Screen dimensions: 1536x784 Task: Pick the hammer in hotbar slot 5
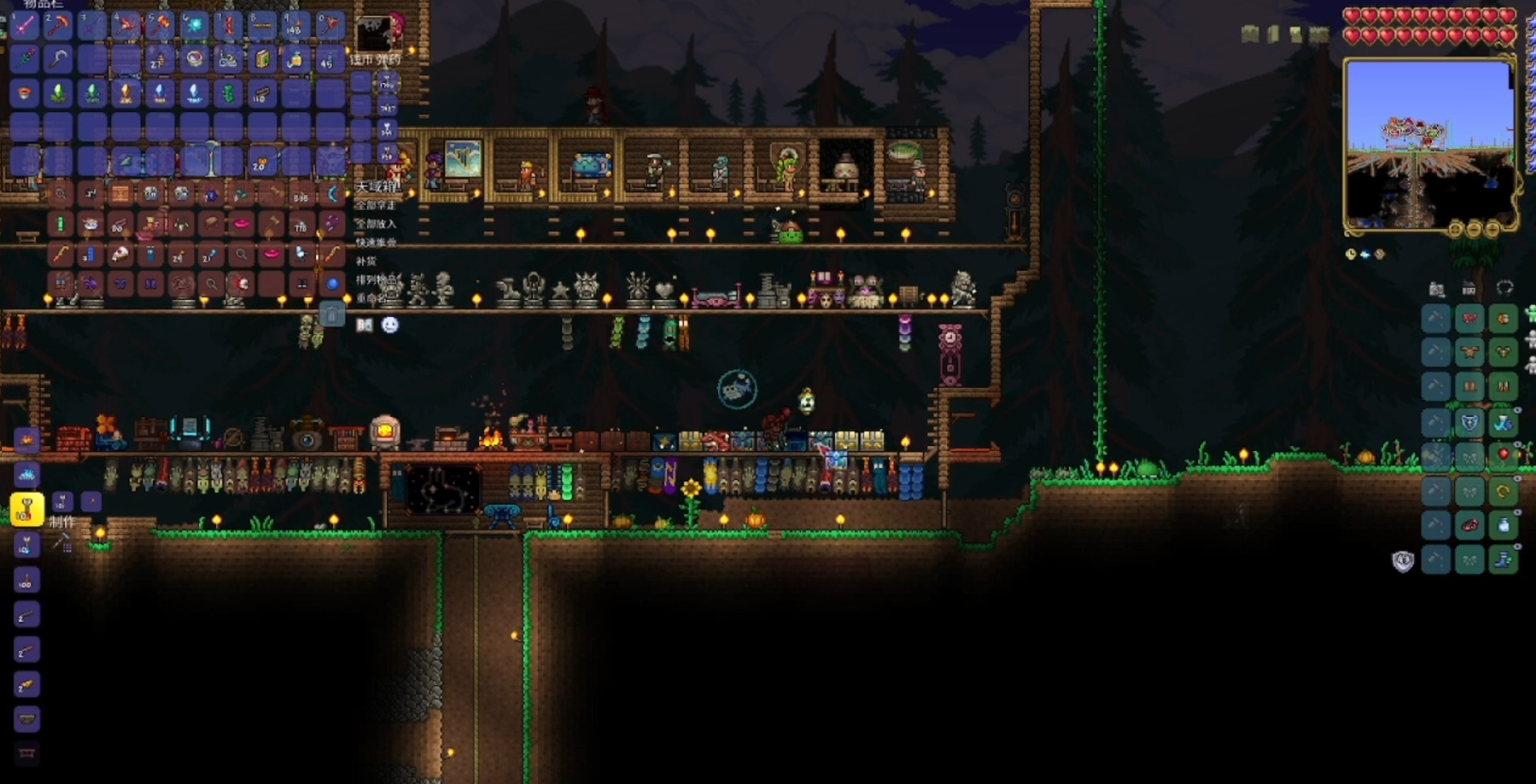pos(159,25)
